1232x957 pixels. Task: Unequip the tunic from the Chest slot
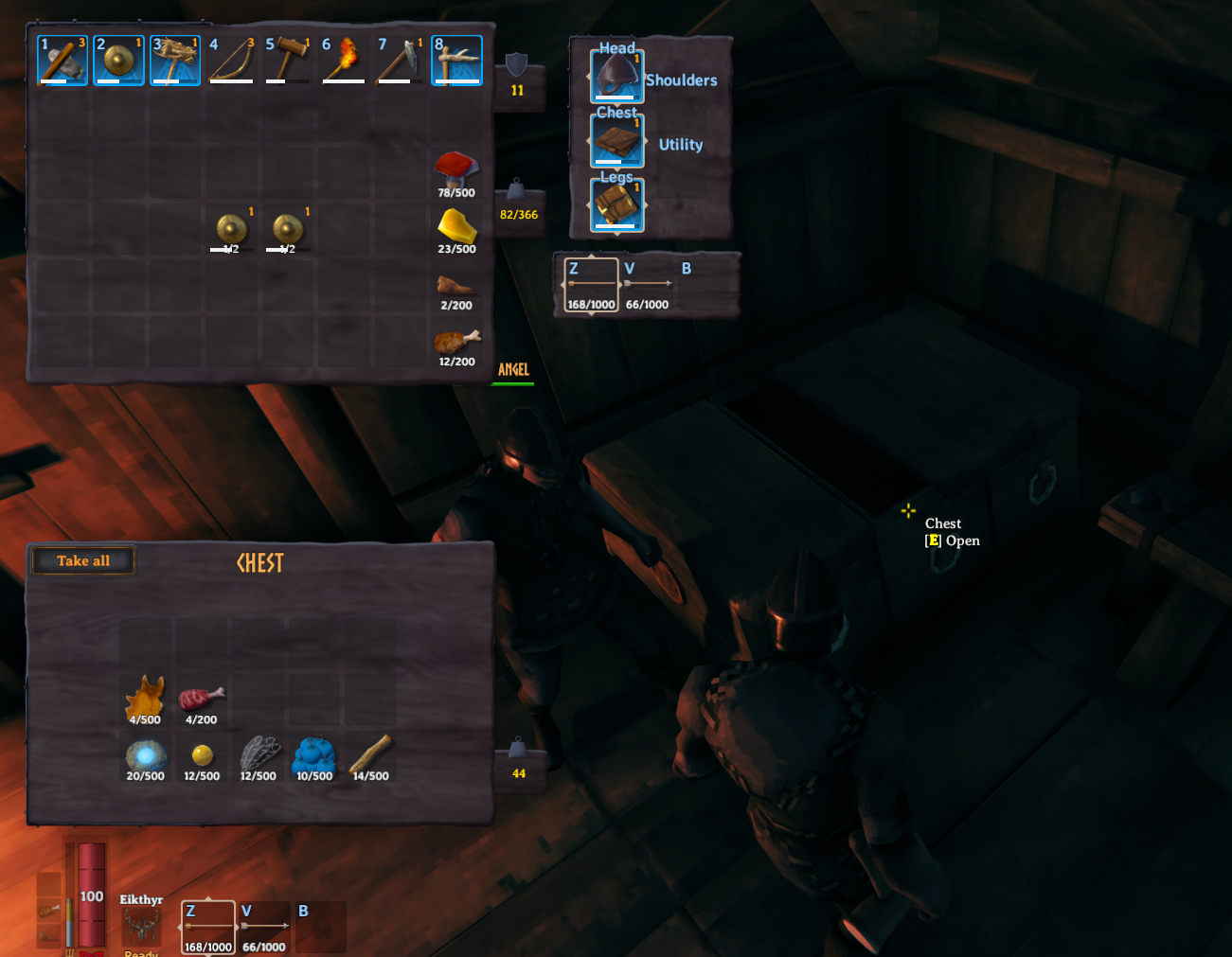(616, 139)
